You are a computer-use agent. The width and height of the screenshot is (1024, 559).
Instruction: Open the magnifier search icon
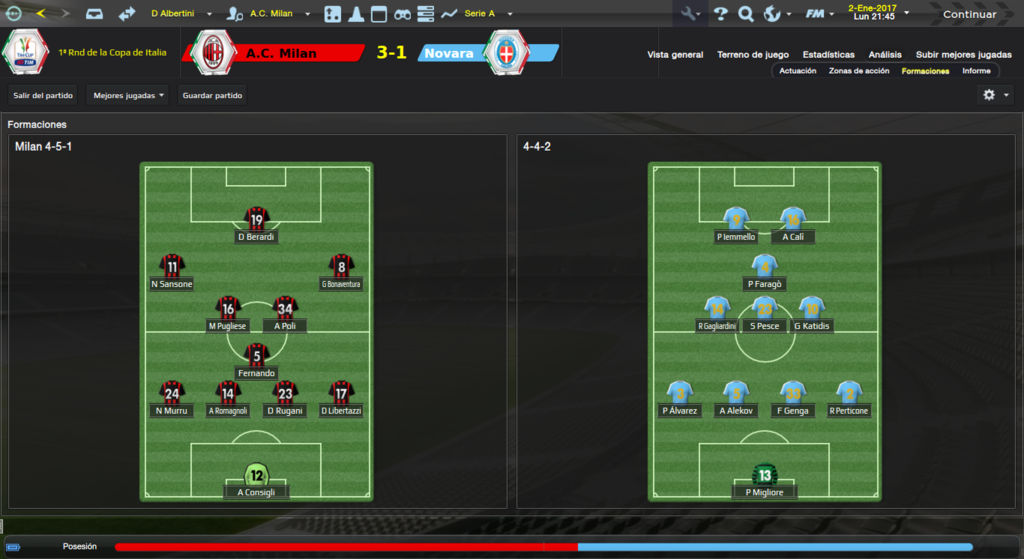[746, 14]
